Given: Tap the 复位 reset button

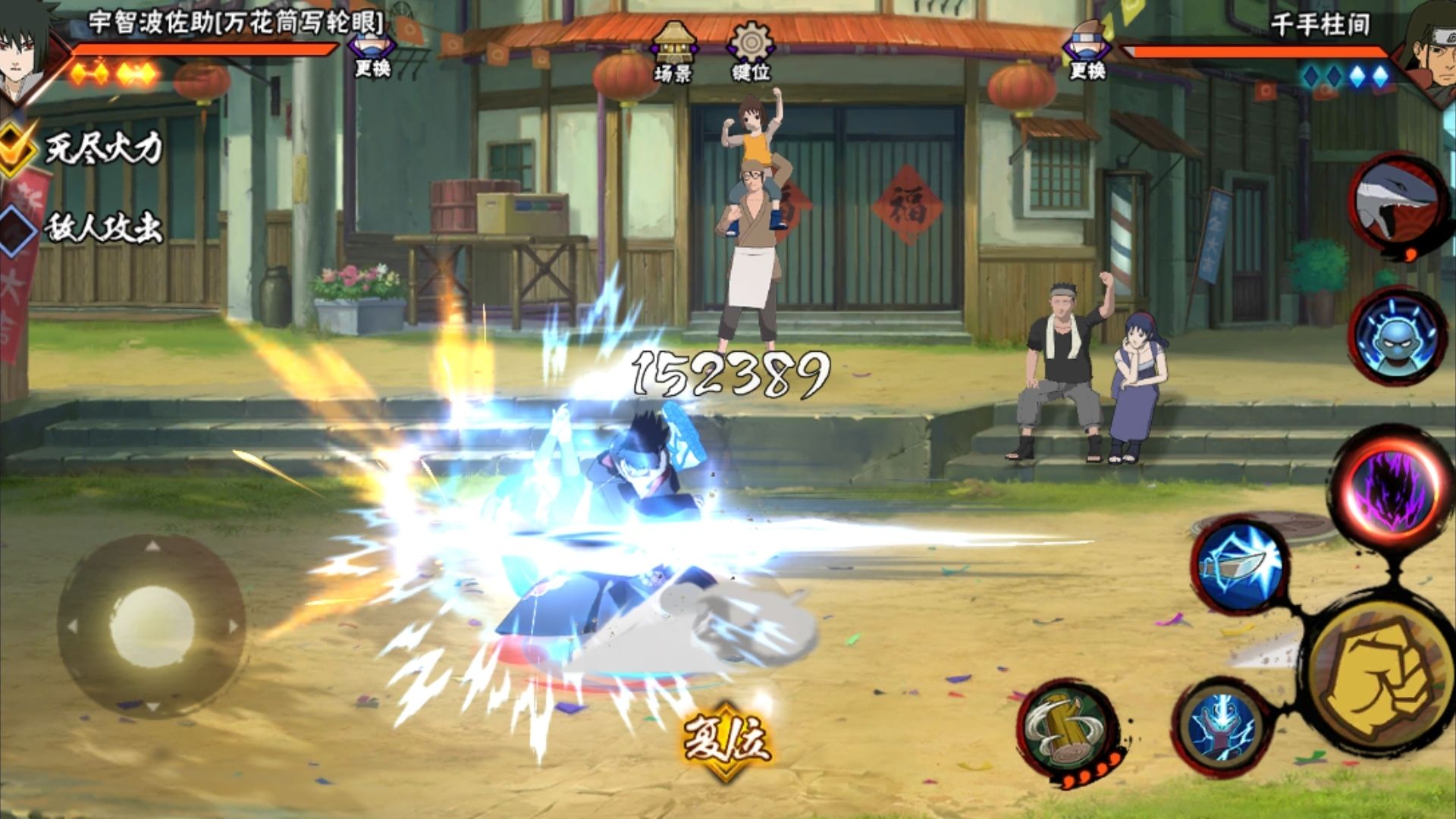Looking at the screenshot, I should [x=726, y=741].
